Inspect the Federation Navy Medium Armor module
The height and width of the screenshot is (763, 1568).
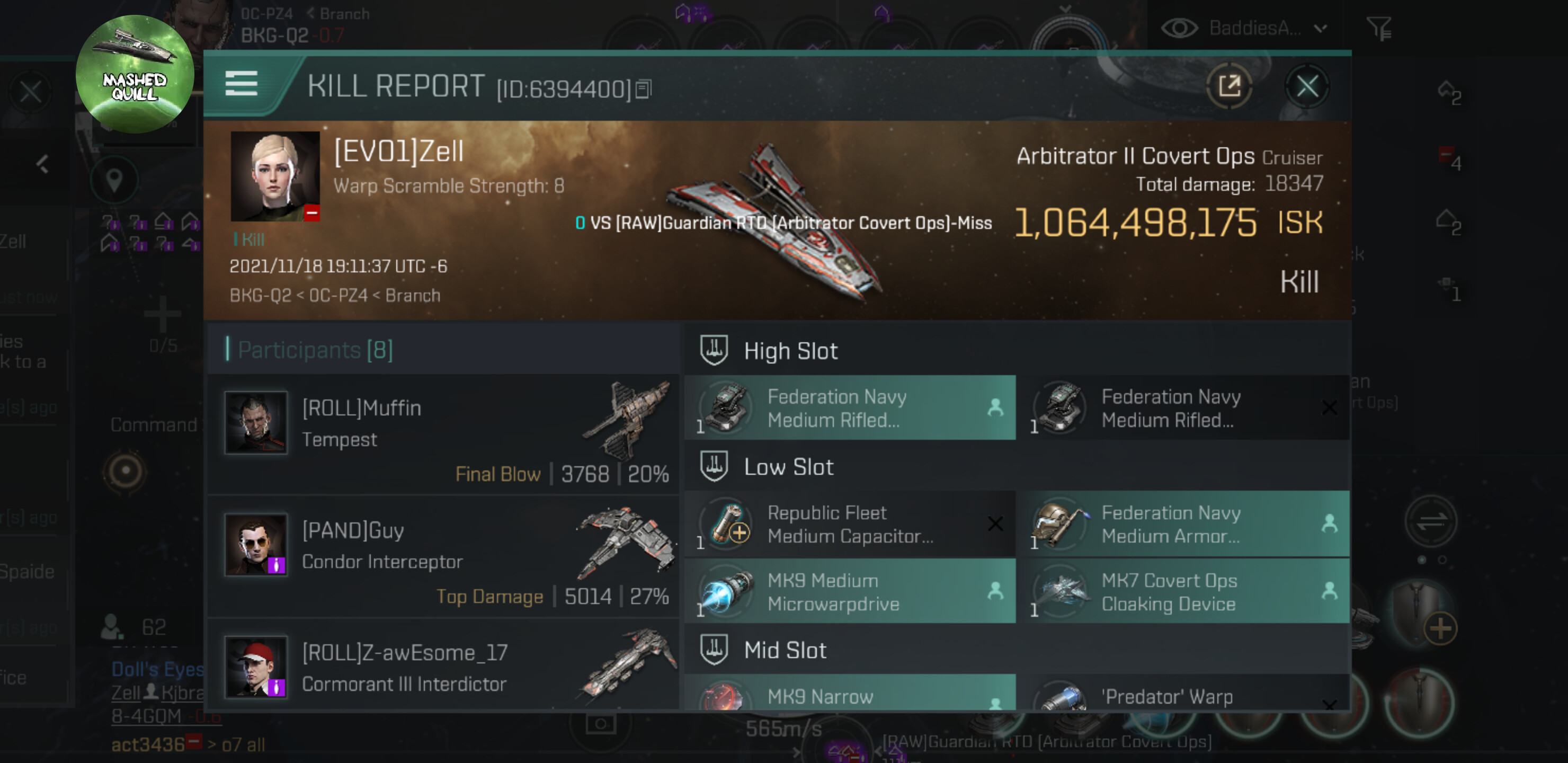[x=1184, y=524]
